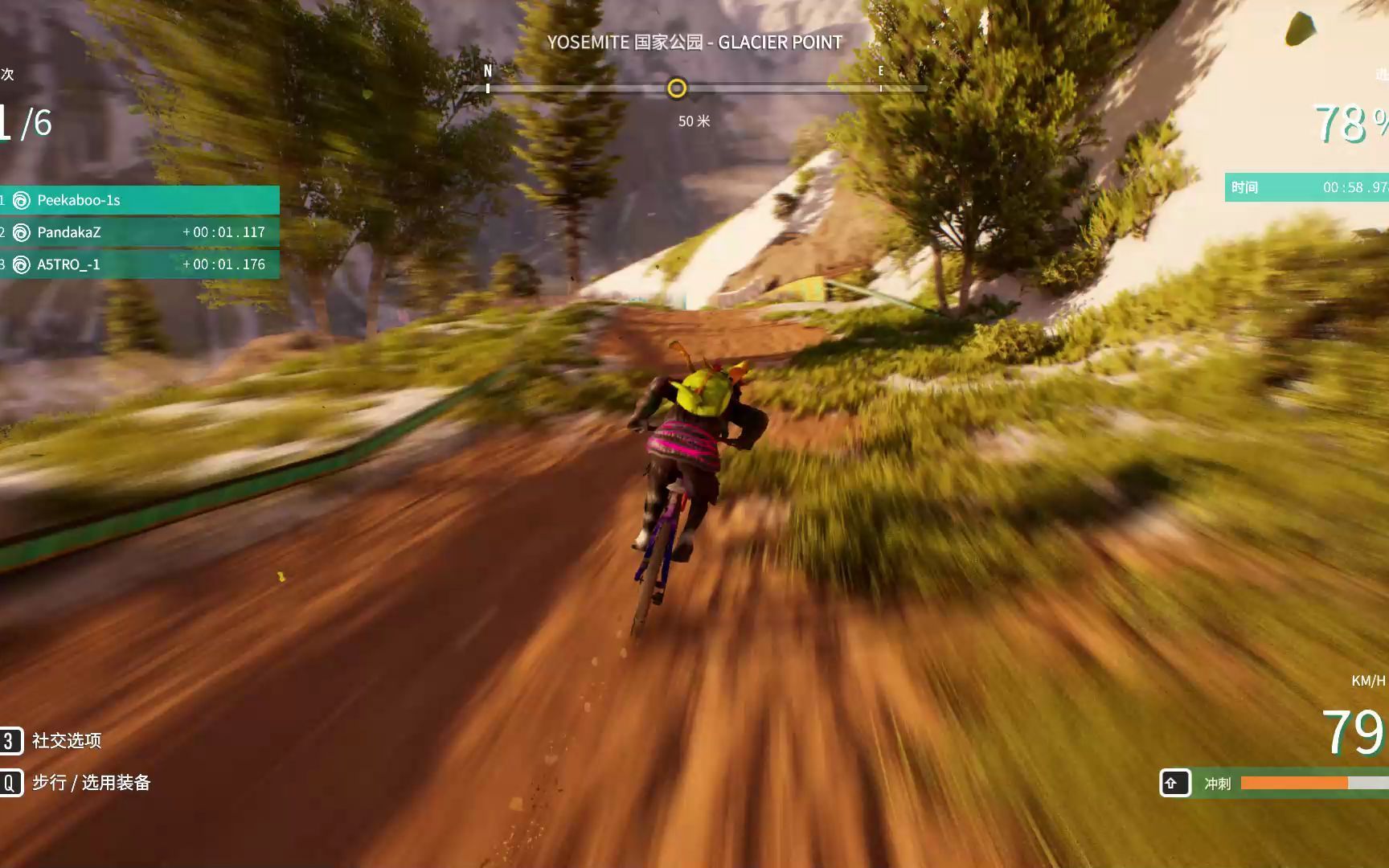Image resolution: width=1389 pixels, height=868 pixels.
Task: Open 社交选项 social options
Action: click(66, 740)
